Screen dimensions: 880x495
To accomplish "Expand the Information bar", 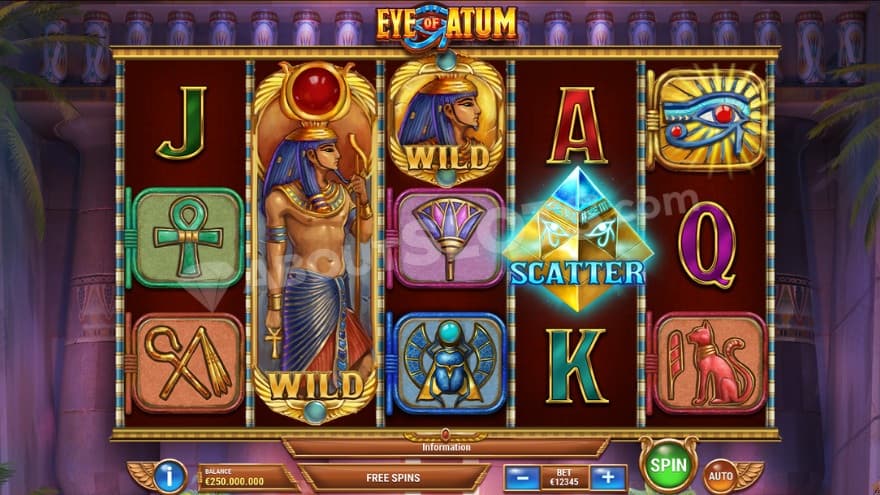I will pyautogui.click(x=445, y=446).
